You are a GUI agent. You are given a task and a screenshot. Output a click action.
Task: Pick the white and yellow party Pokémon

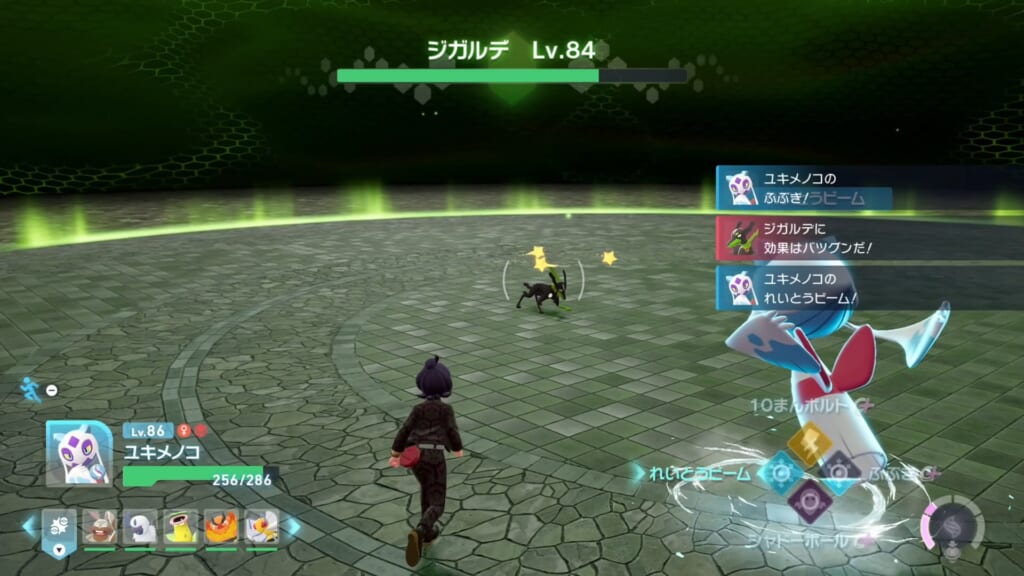pyautogui.click(x=261, y=525)
